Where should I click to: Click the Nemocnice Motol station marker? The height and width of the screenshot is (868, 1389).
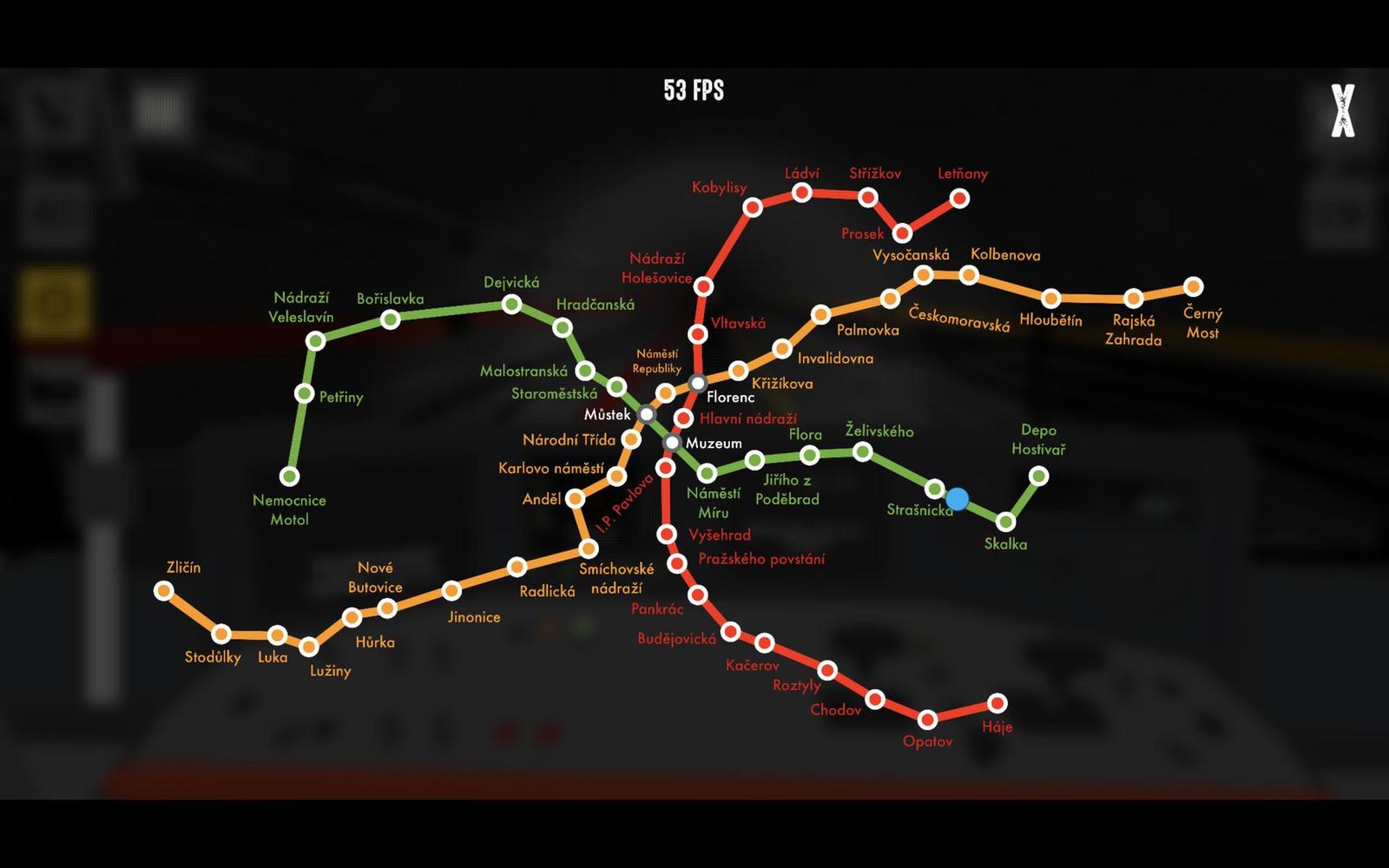pyautogui.click(x=290, y=476)
